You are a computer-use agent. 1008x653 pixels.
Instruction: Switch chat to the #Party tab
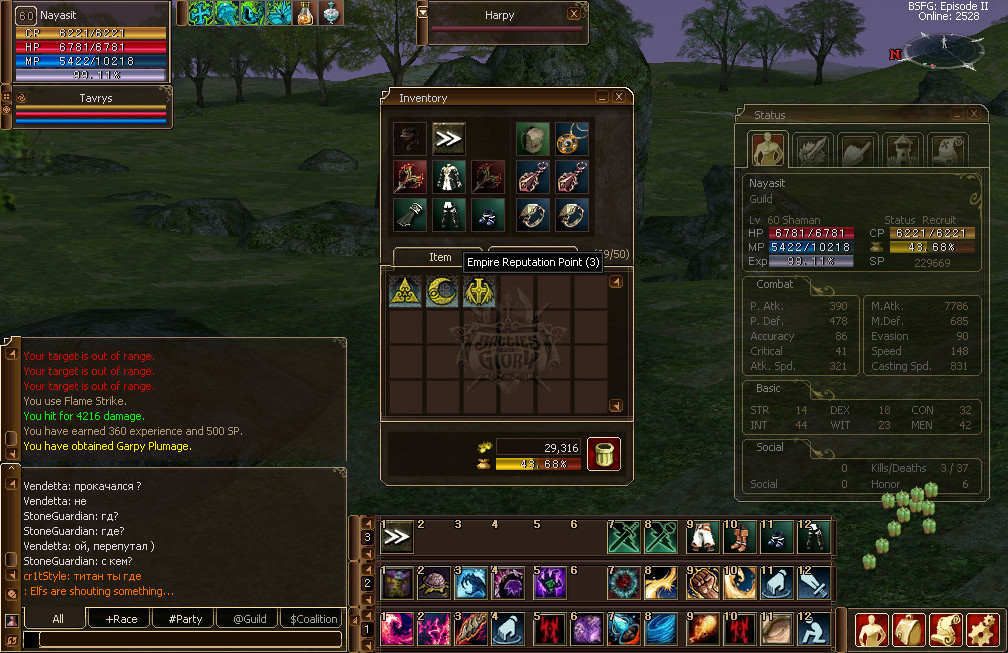186,619
